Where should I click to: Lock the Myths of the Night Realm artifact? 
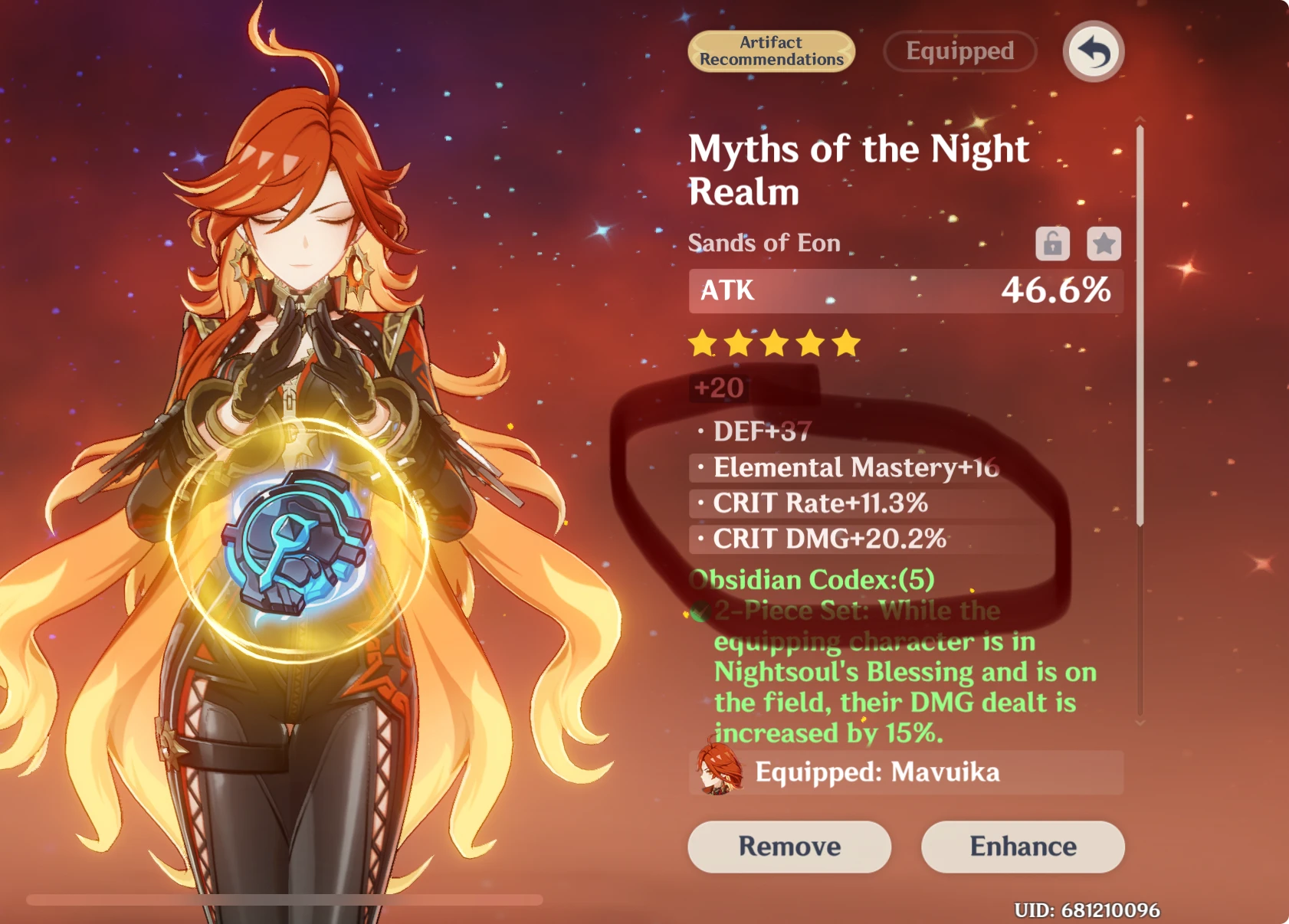pyautogui.click(x=1053, y=244)
